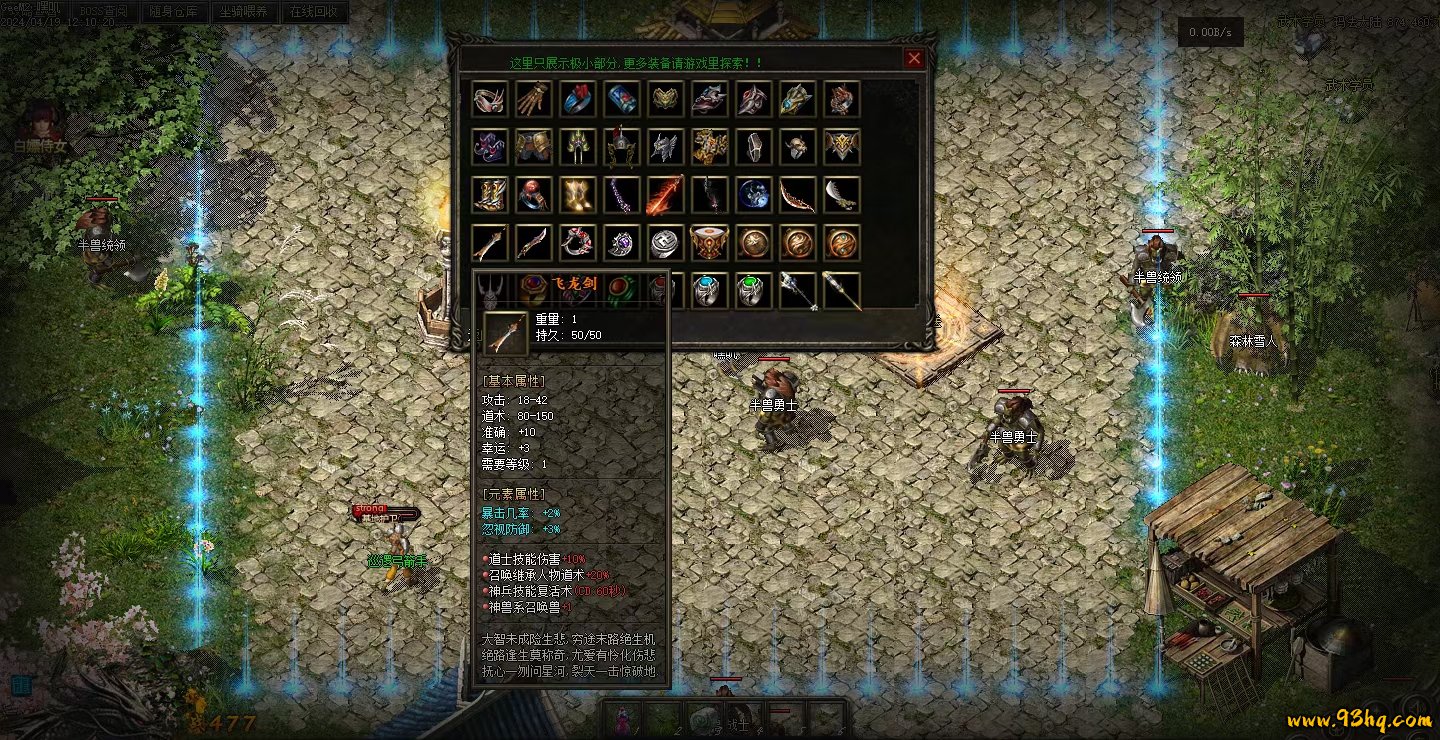Select the purple beaded whip weapon

(622, 195)
